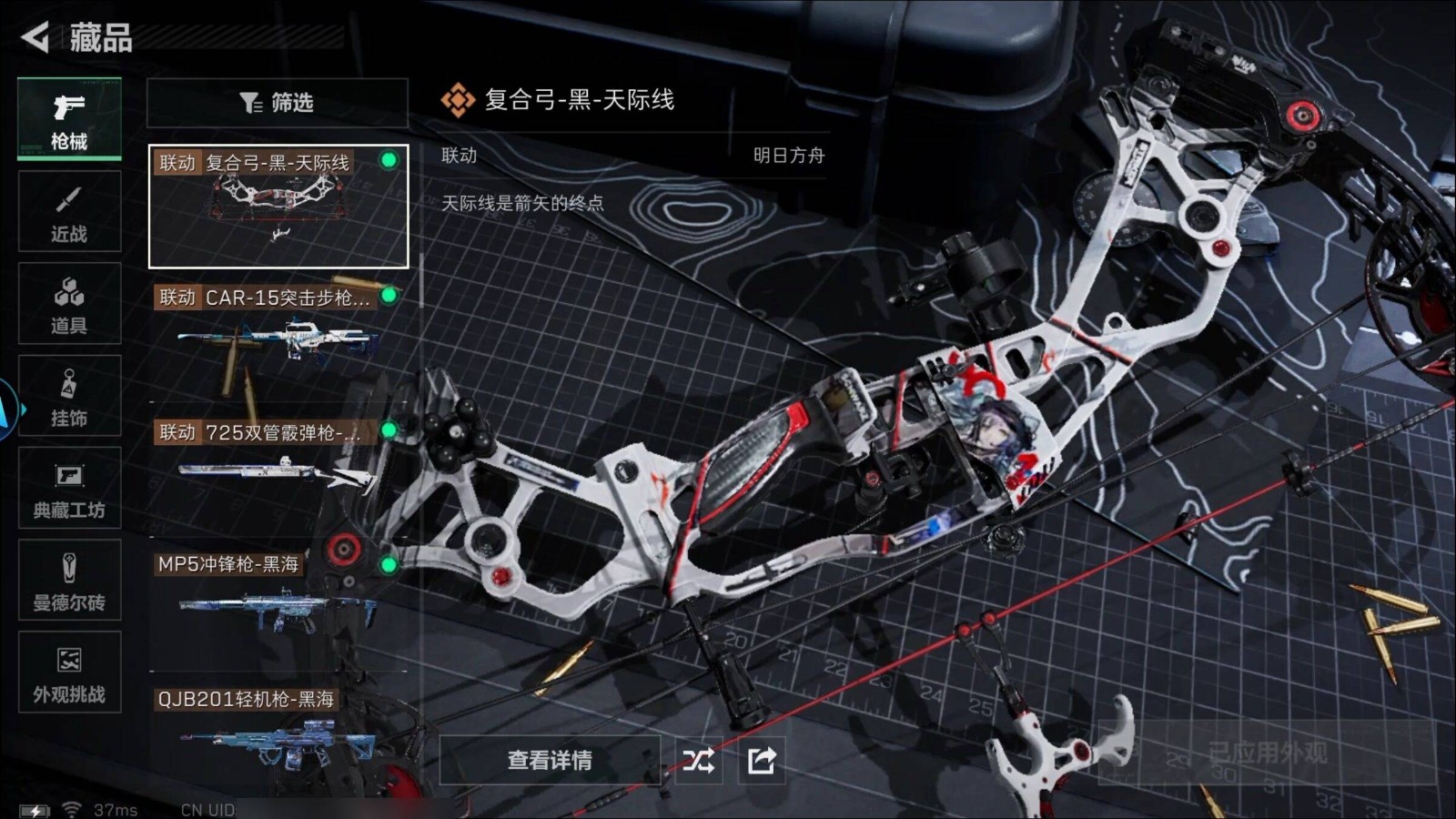
Task: Click the 已应用外观 applied appearance button
Action: click(1267, 753)
